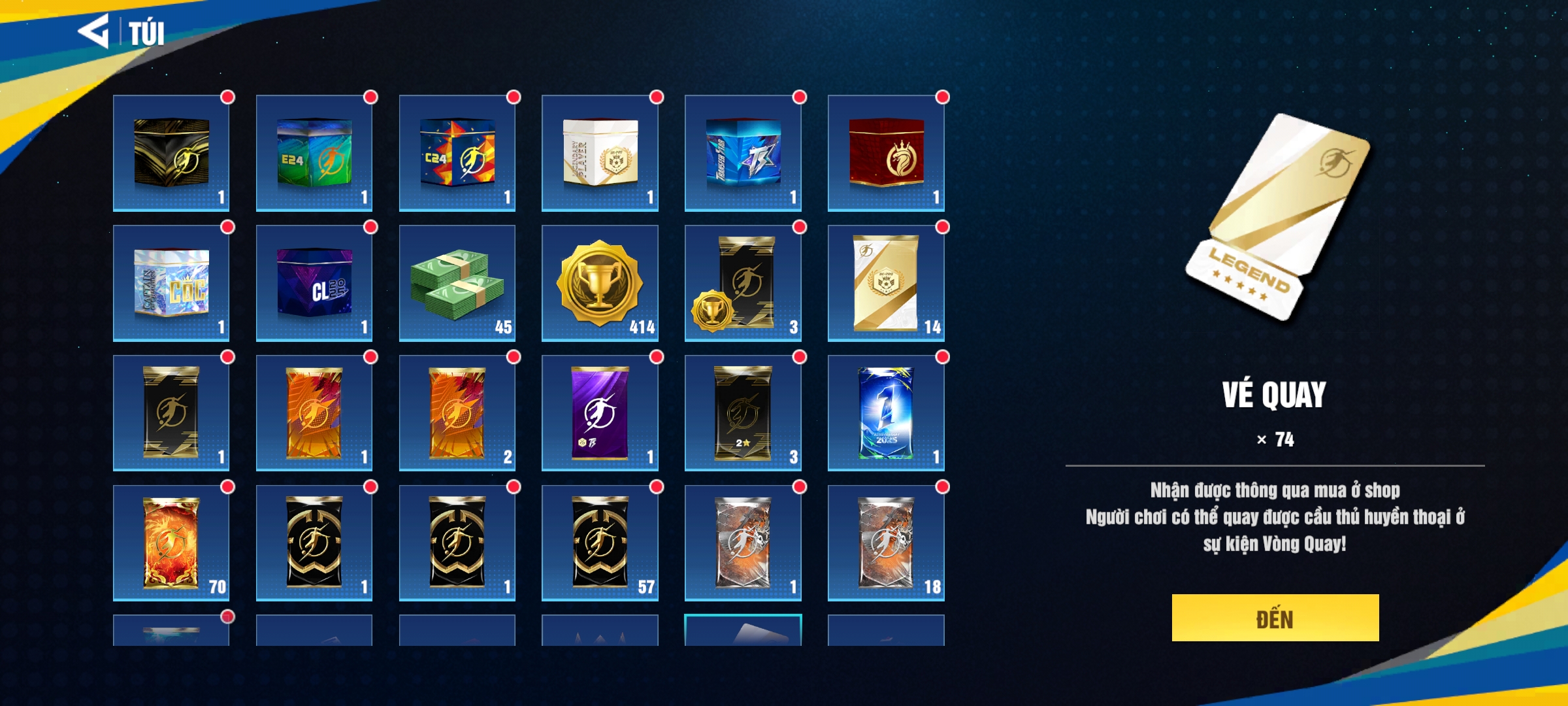
Task: Choose the black pack with trophy coin
Action: (x=743, y=283)
